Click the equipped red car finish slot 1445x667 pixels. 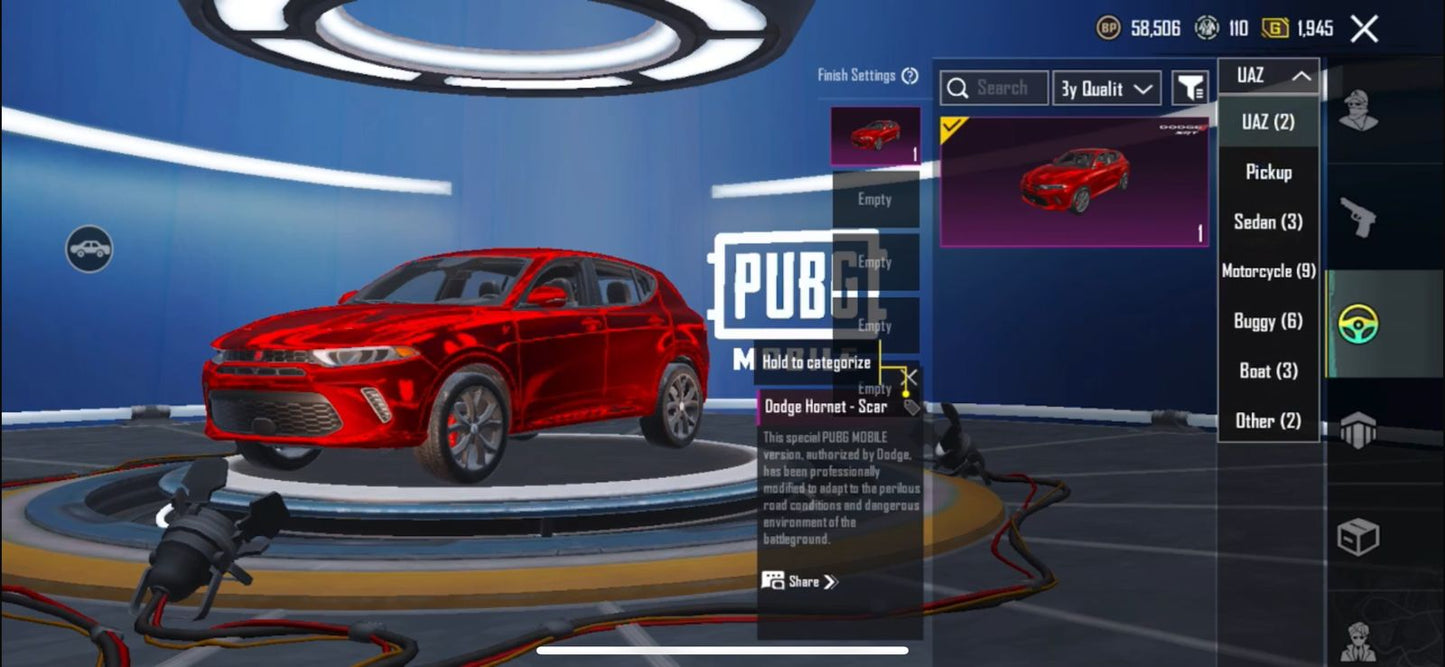(875, 136)
